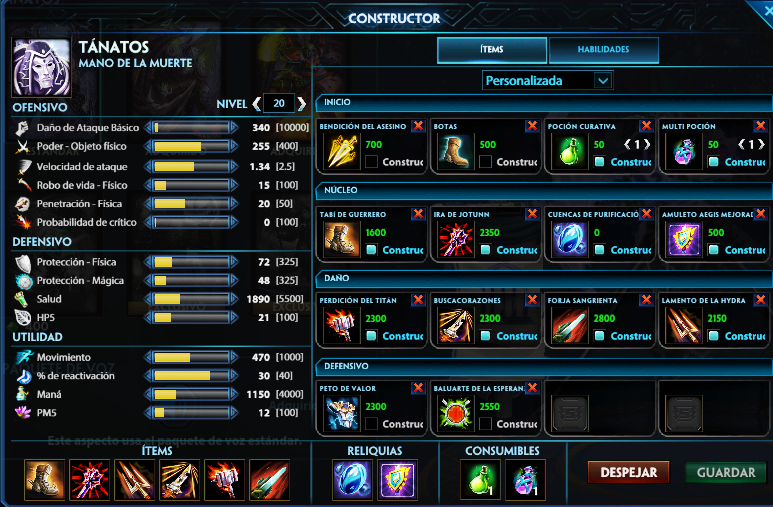Toggle the Construc checkbox for Botas
Viewport: 773px width, 507px height.
coord(486,161)
